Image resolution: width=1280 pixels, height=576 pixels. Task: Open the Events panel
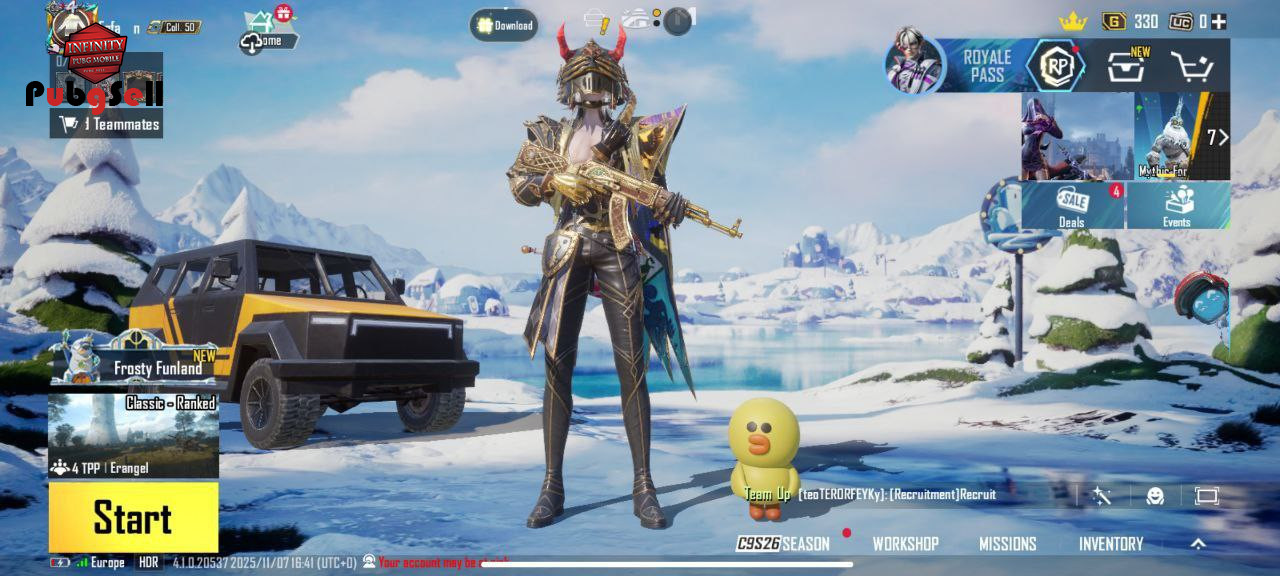(x=1178, y=205)
